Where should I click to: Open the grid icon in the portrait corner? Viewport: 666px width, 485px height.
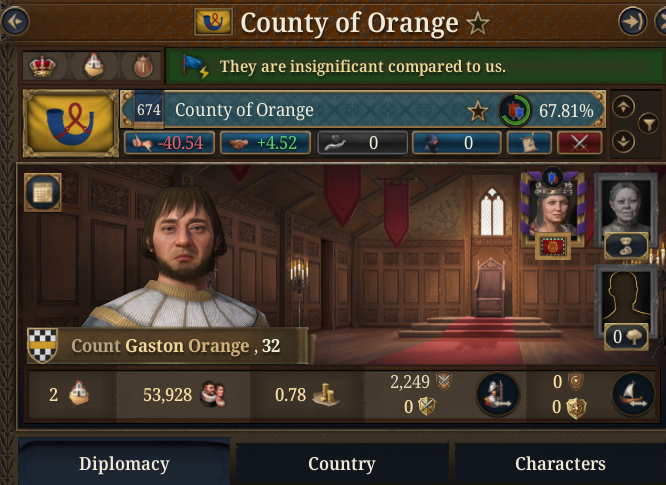pos(42,191)
